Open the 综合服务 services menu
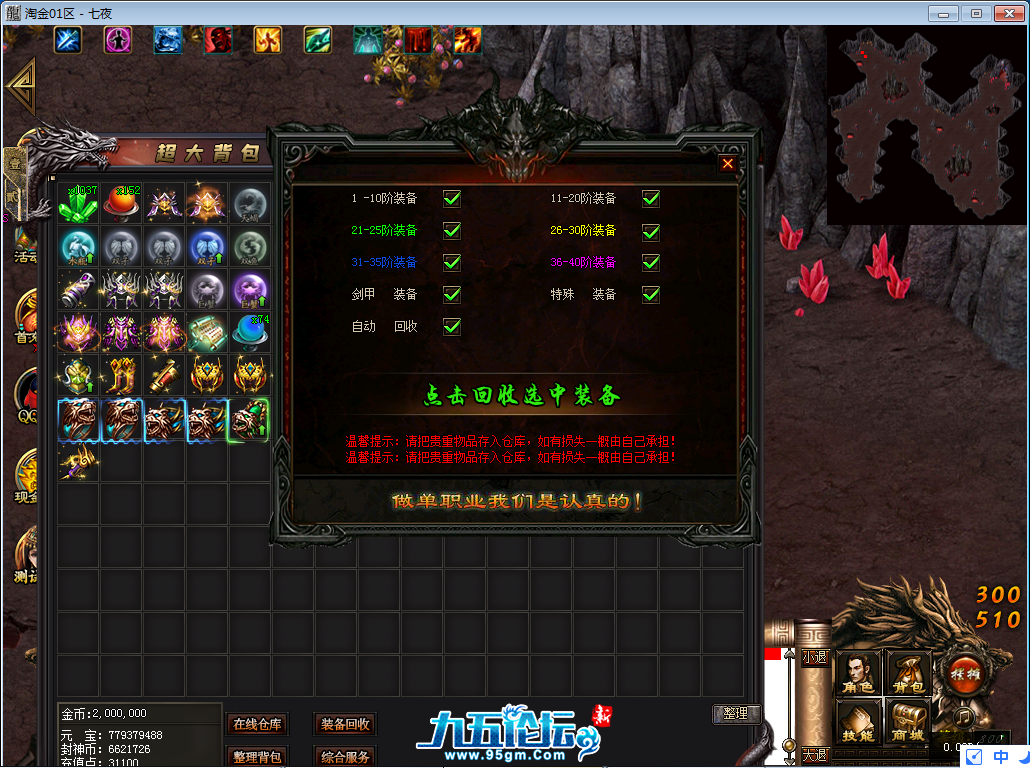 coord(345,757)
